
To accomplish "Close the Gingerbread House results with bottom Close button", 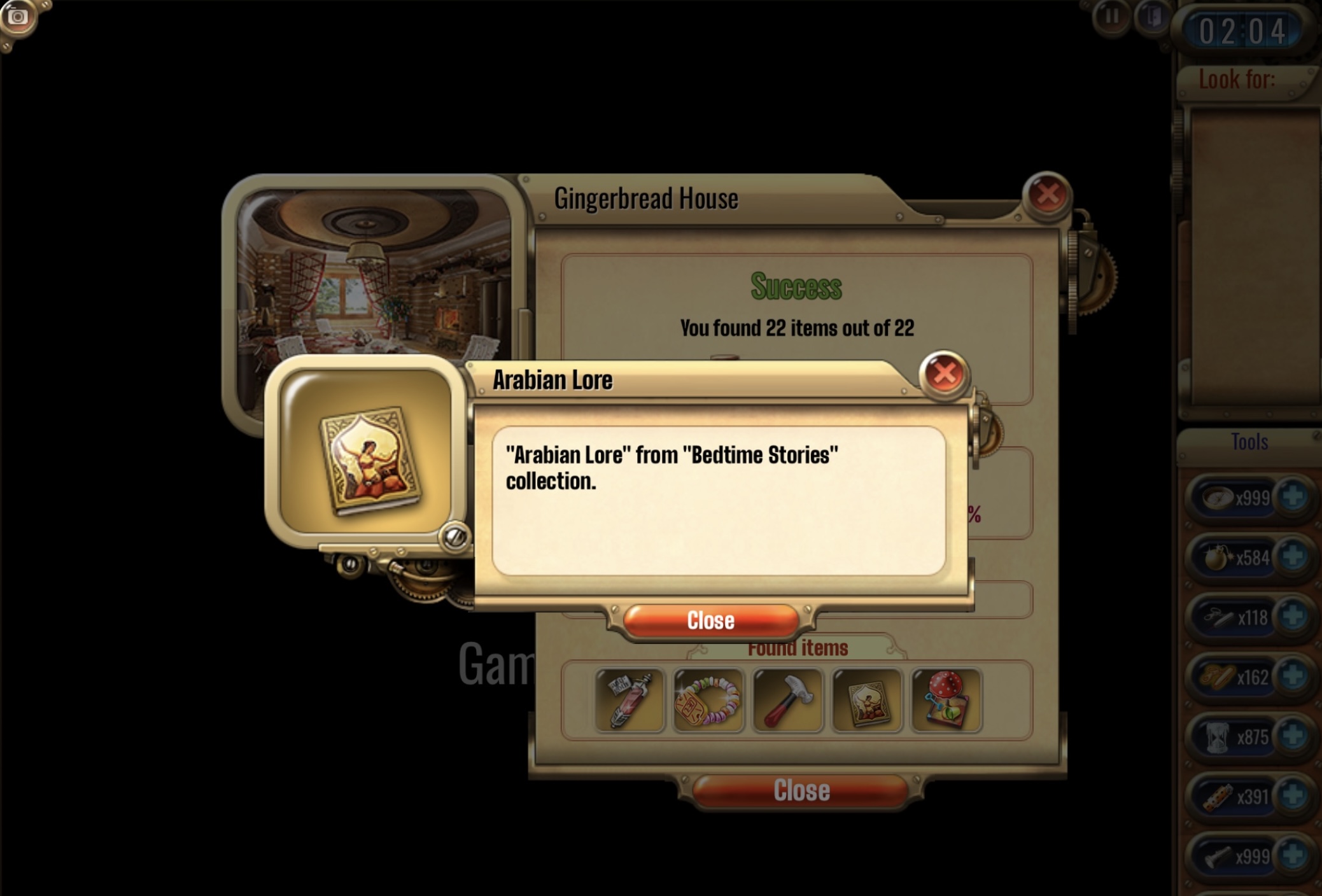I will (801, 791).
